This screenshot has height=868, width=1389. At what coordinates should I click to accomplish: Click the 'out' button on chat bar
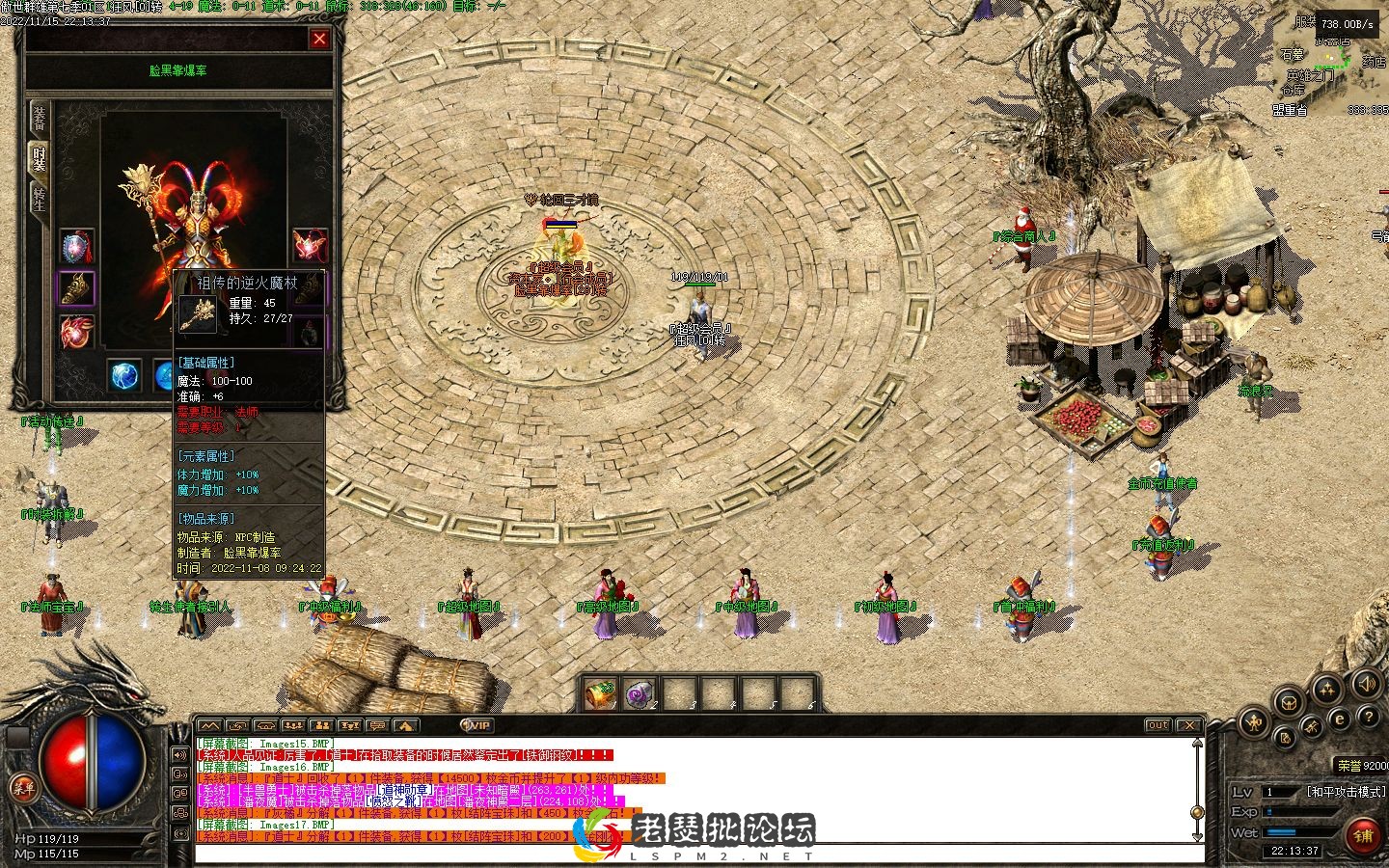pyautogui.click(x=1157, y=725)
